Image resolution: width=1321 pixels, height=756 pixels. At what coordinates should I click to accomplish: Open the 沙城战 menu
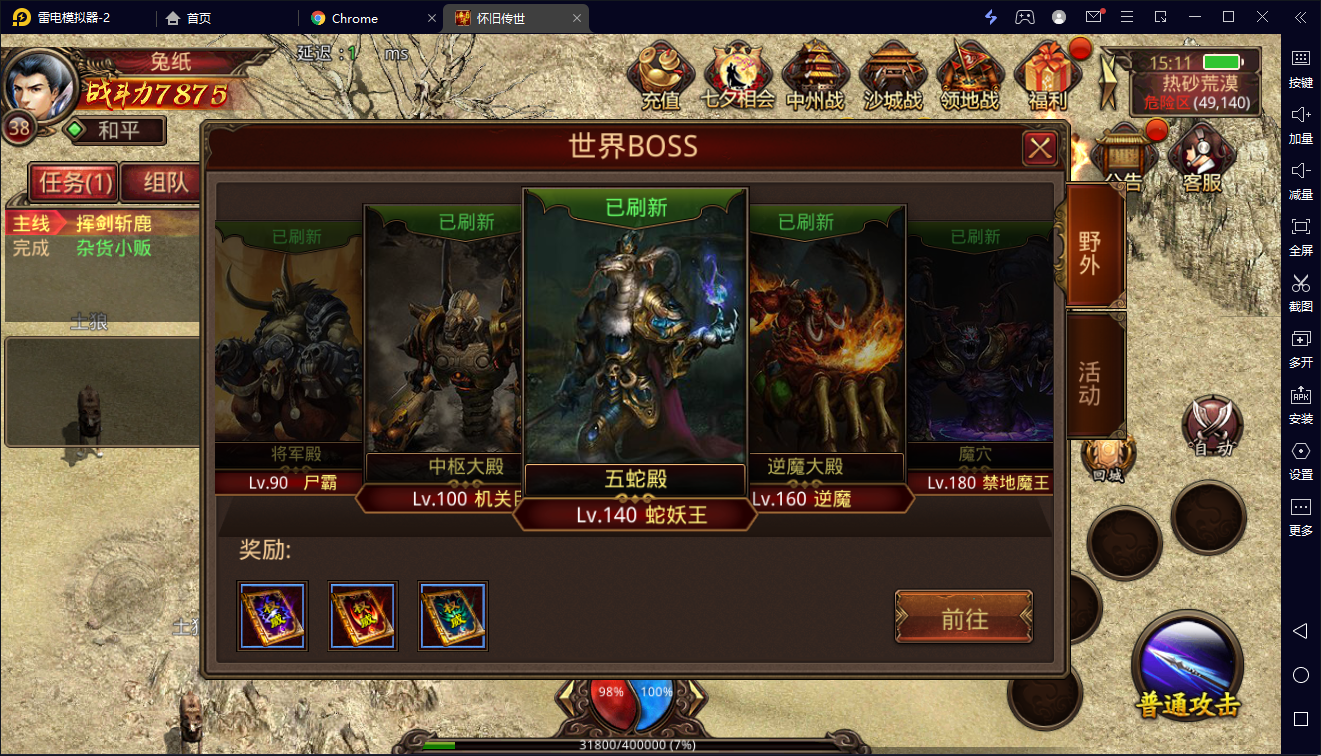click(x=892, y=76)
